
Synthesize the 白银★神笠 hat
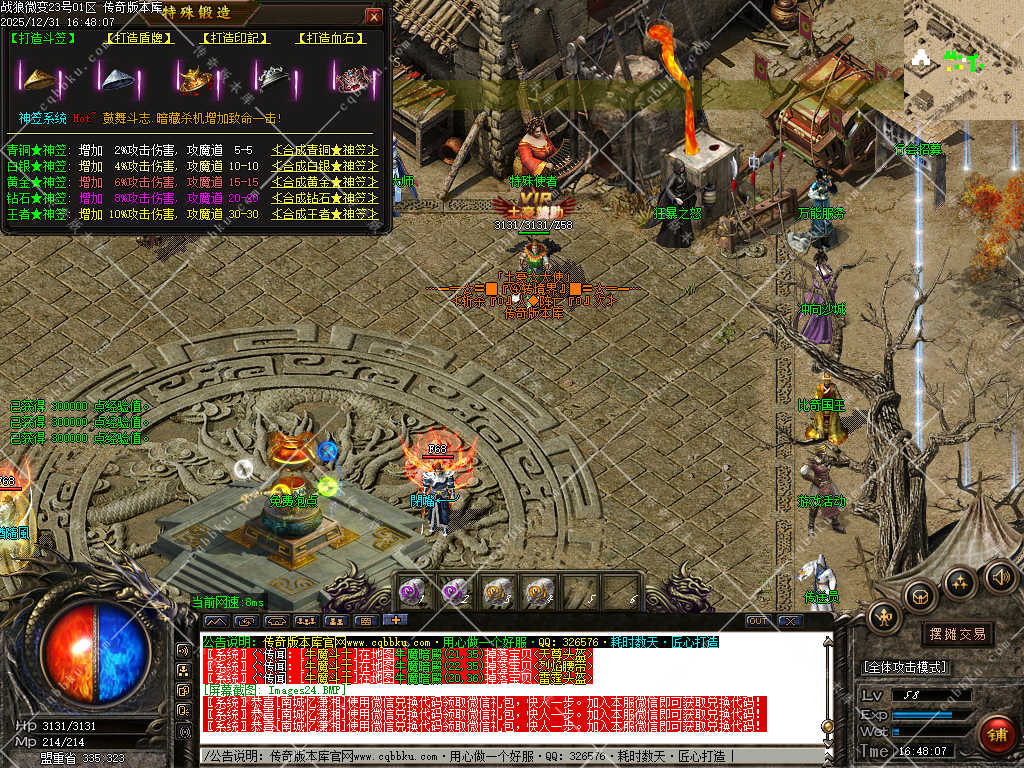325,166
